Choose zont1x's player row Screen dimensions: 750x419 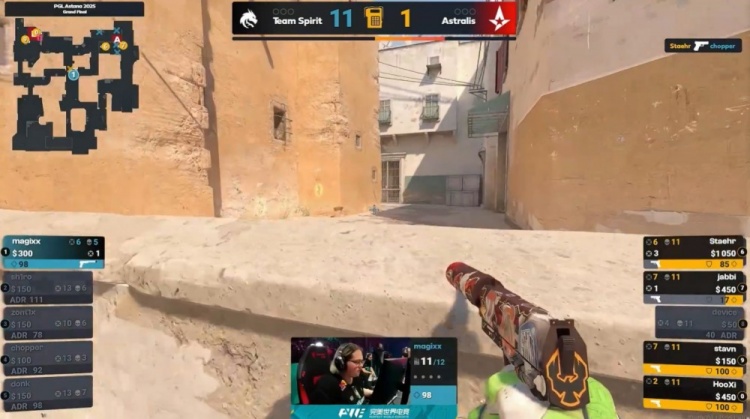coord(50,323)
